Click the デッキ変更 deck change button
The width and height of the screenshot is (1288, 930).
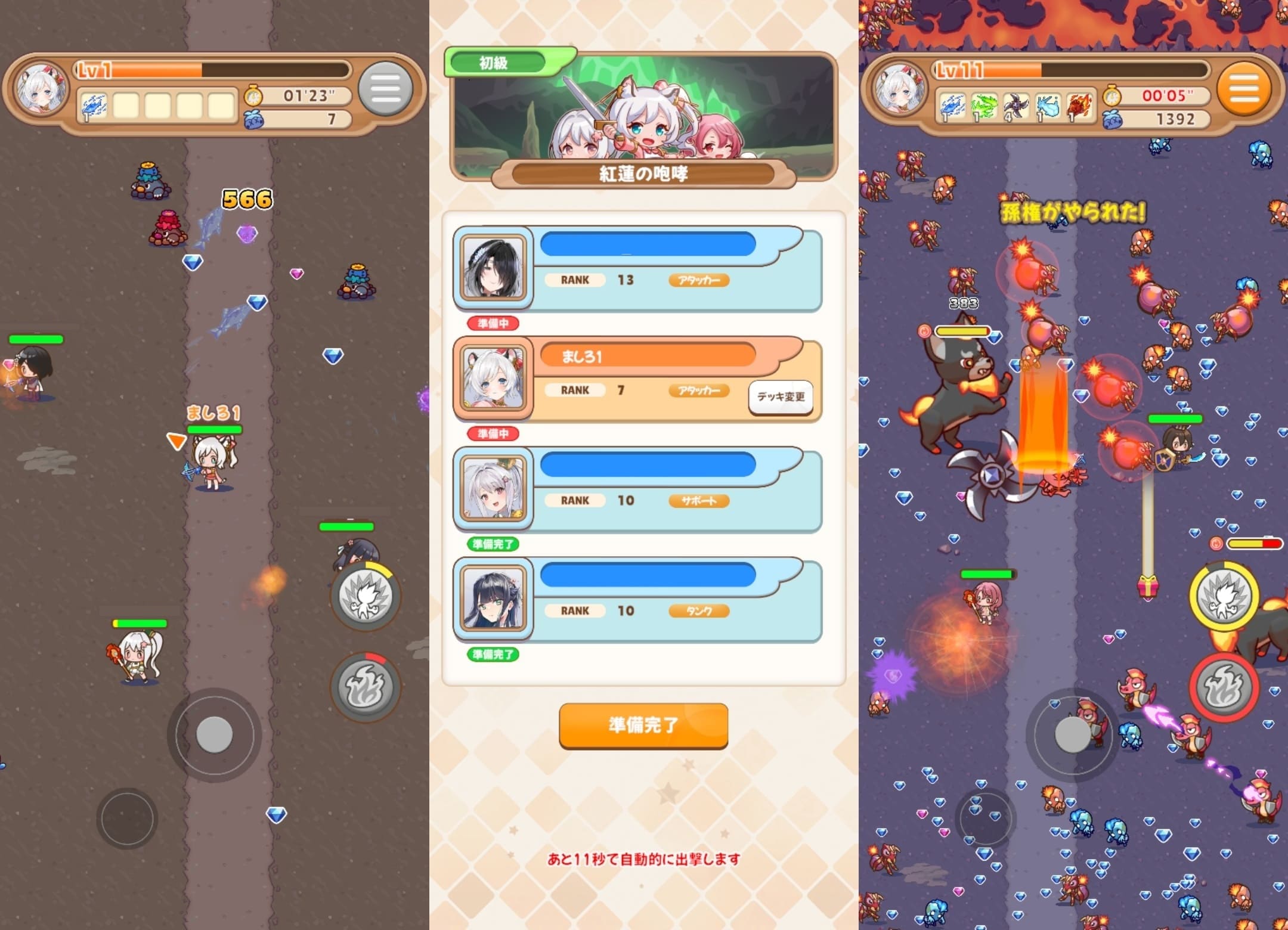[x=781, y=398]
